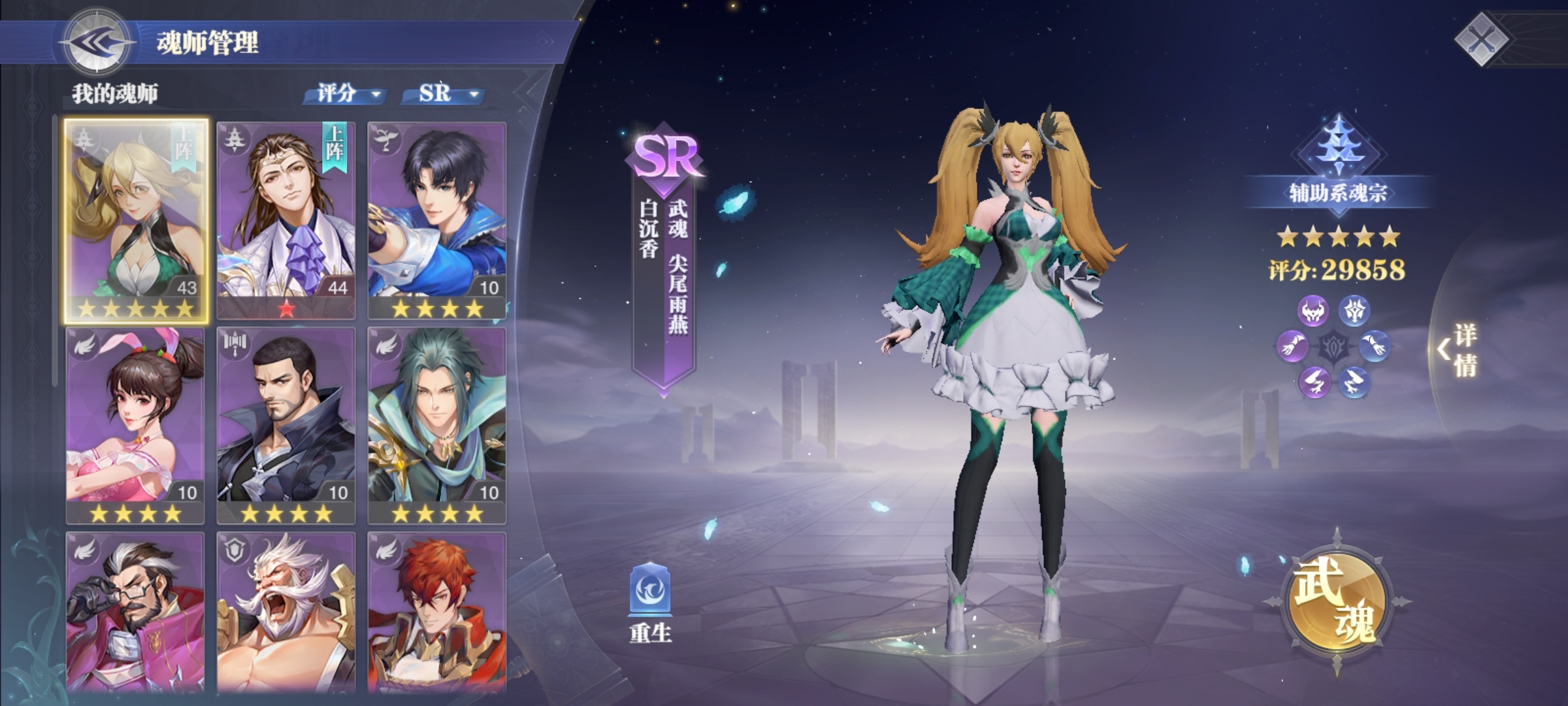Tap the 重生 rebirth icon
Viewport: 1568px width, 706px height.
[651, 600]
